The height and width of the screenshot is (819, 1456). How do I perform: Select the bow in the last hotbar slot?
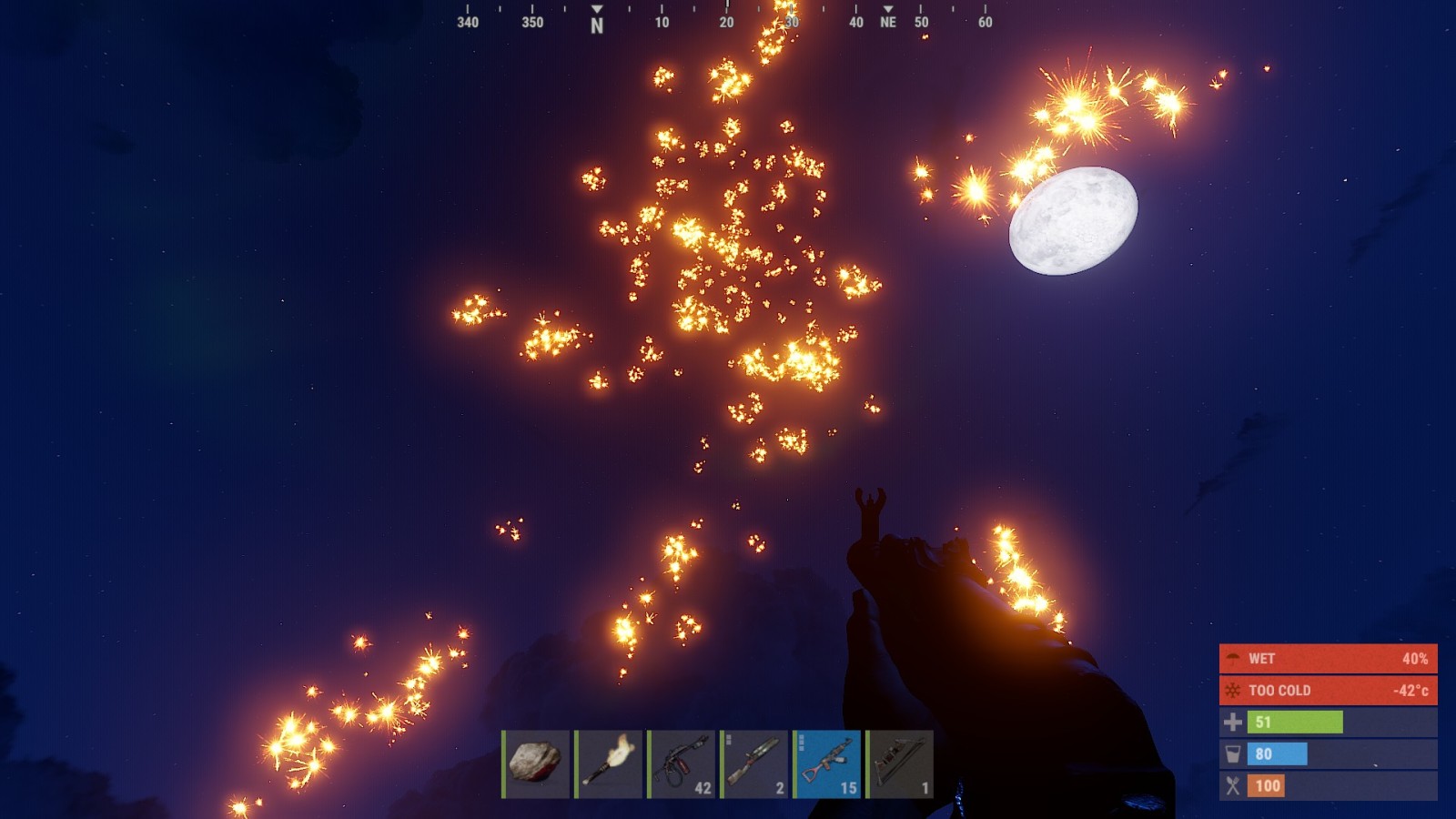pos(900,763)
